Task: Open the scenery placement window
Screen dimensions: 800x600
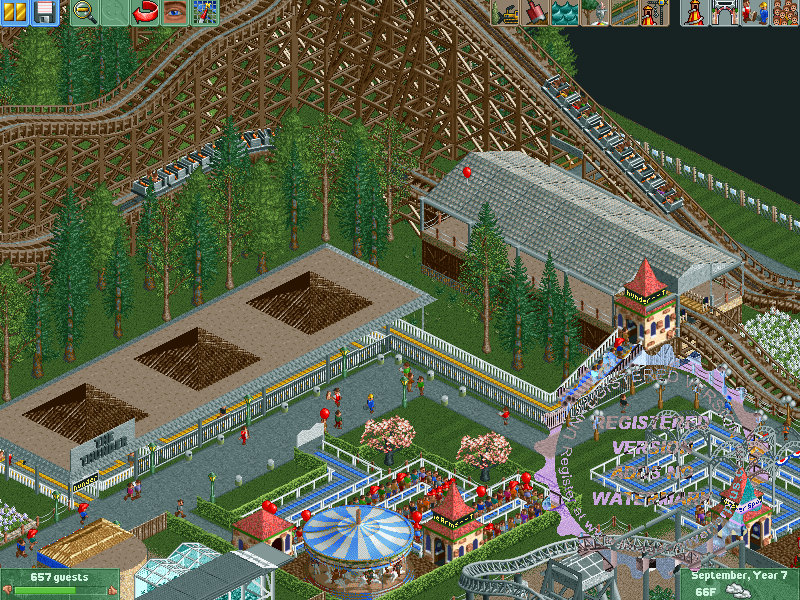Action: pos(595,13)
